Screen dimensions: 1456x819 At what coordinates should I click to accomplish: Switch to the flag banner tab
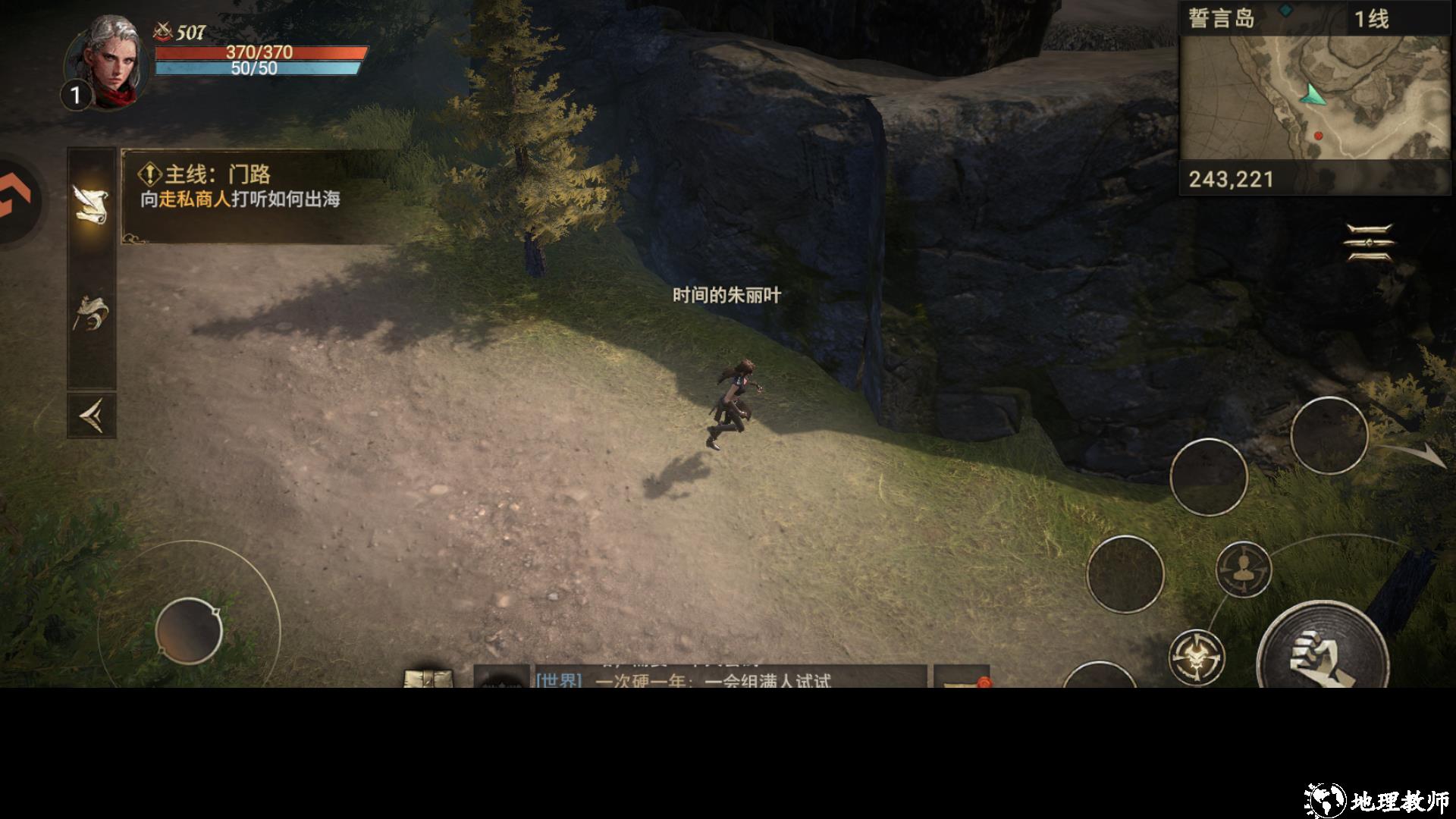pyautogui.click(x=91, y=312)
